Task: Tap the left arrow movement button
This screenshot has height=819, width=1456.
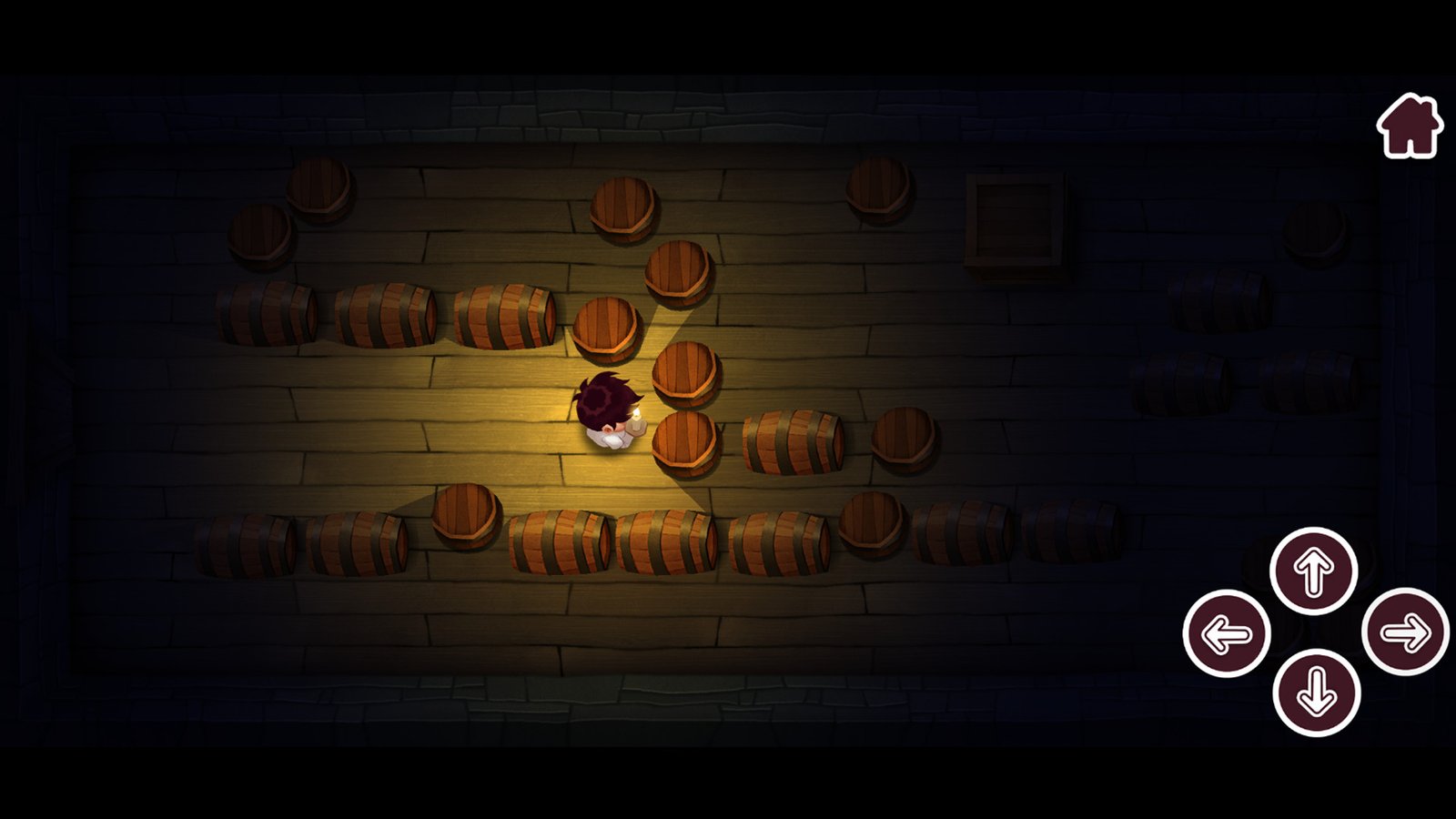Action: tap(1226, 633)
